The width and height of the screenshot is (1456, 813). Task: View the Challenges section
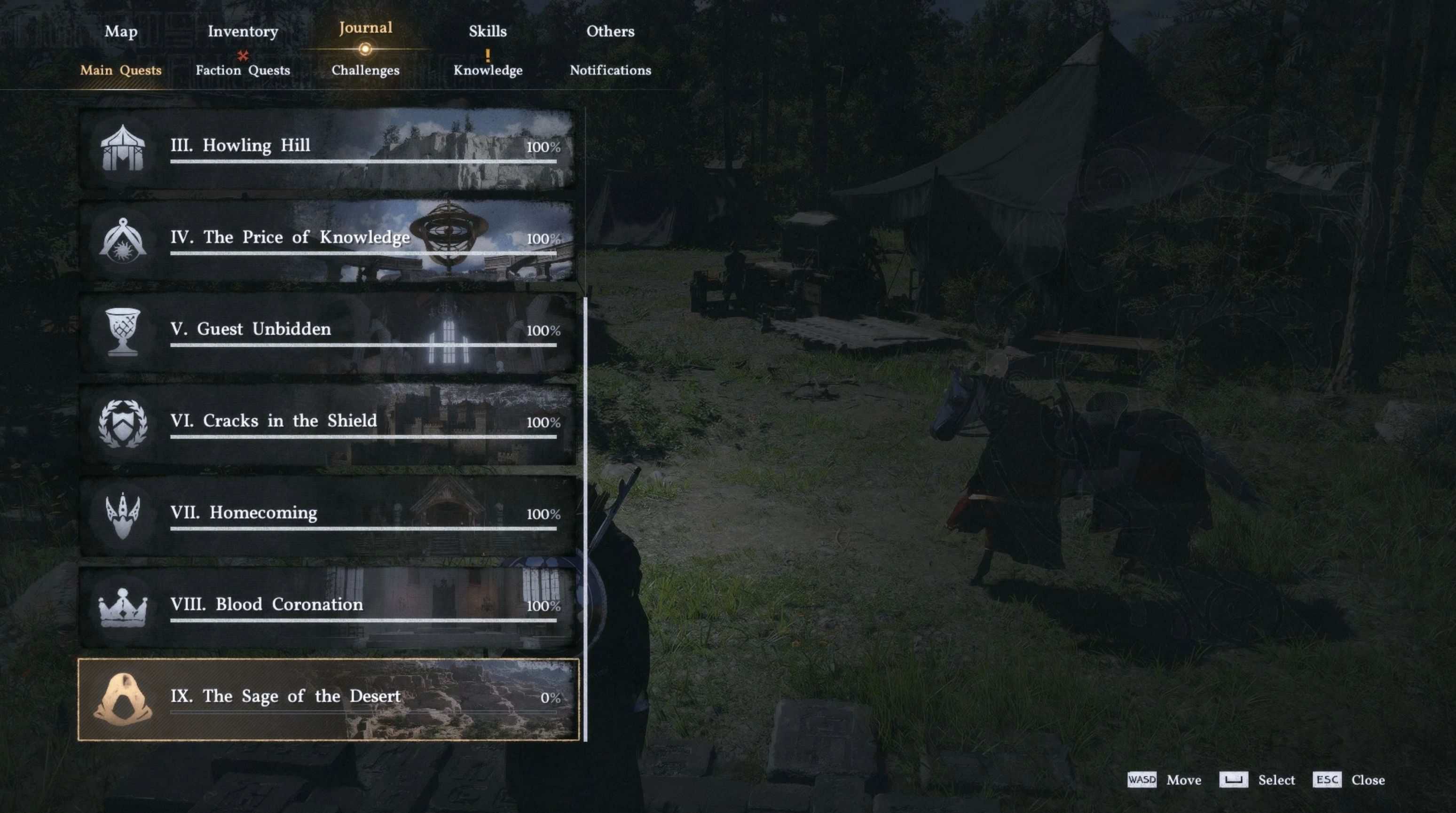tap(365, 70)
